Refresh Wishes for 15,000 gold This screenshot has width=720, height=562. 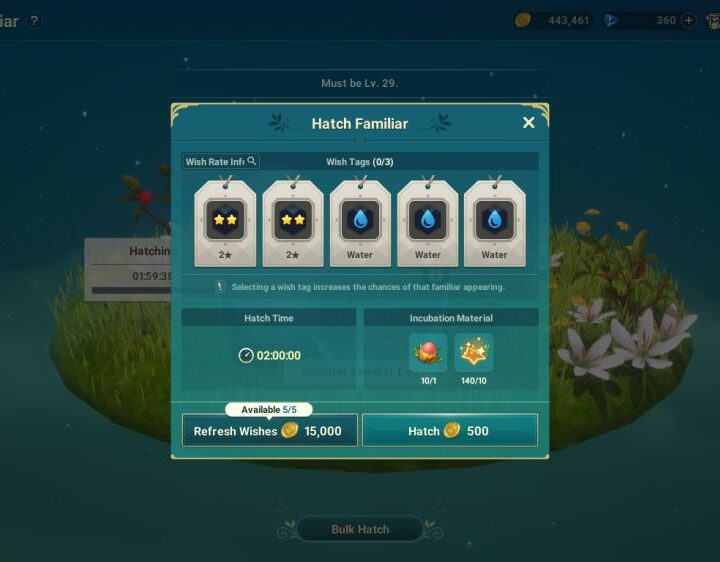[x=269, y=431]
